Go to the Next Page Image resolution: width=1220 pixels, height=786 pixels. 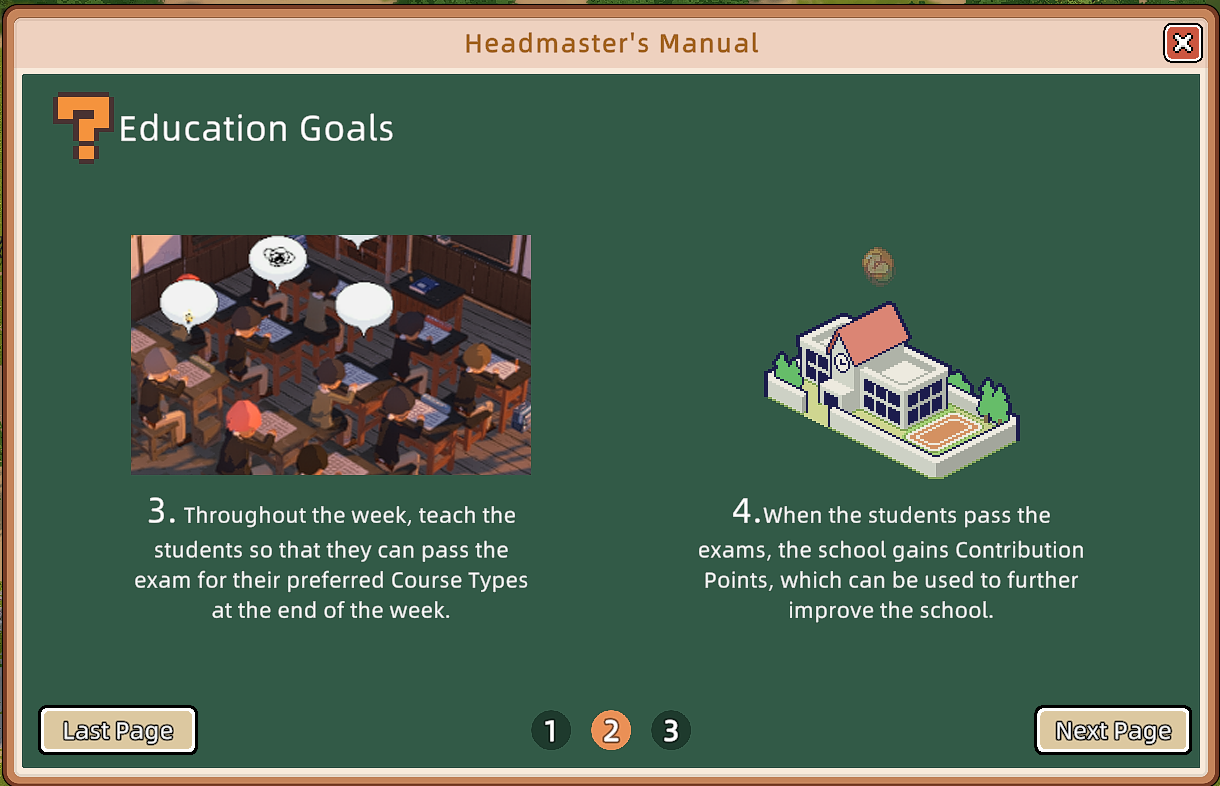click(1112, 731)
